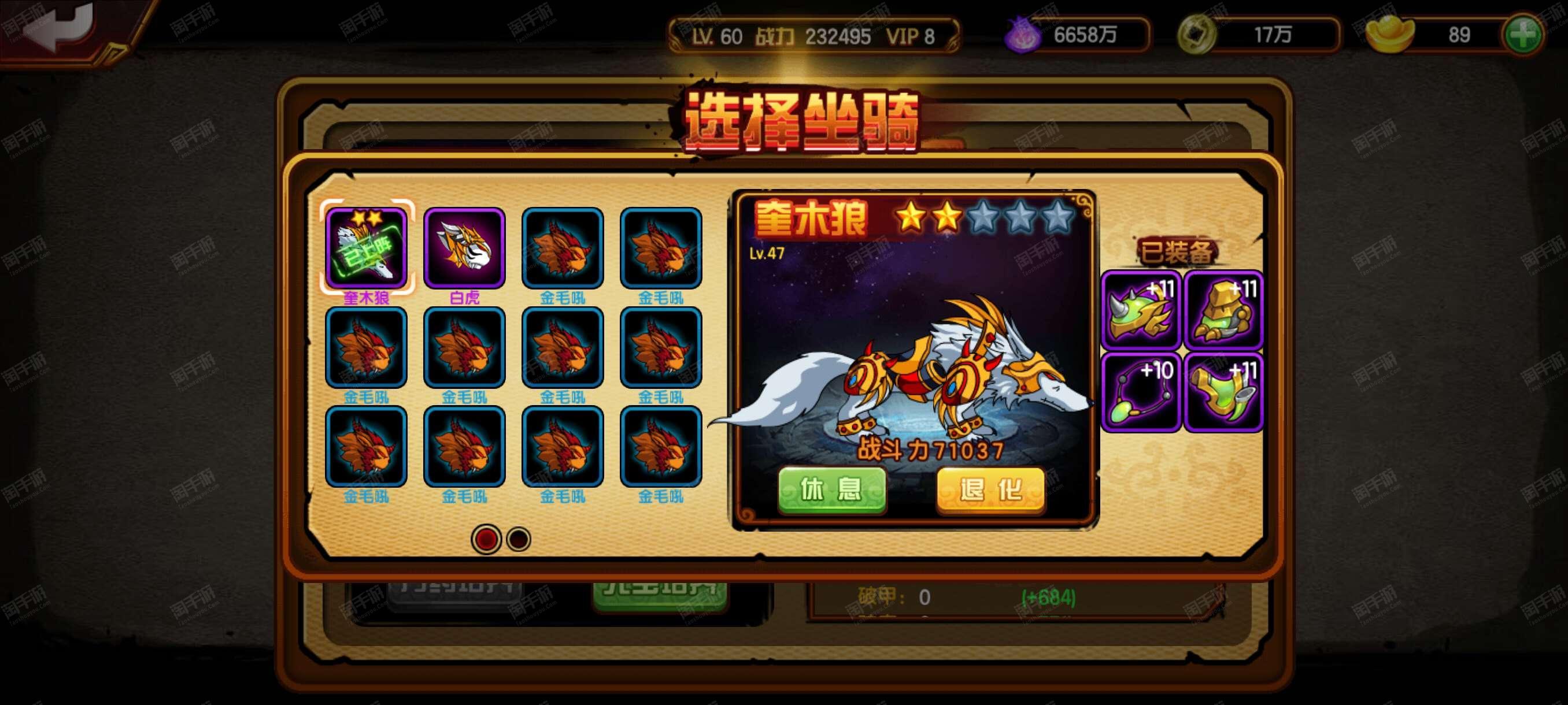Add gold ingots with the green plus
Screen dimensions: 1568x705
(x=1522, y=35)
